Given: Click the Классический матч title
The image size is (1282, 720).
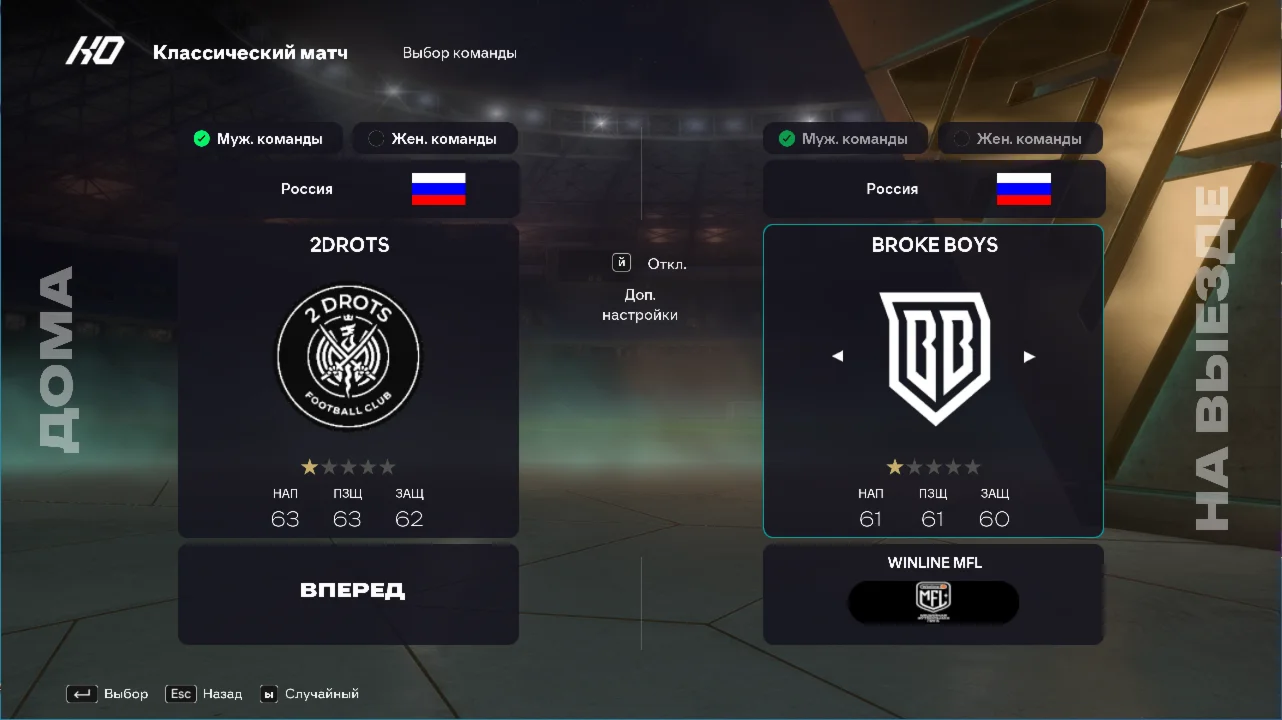Looking at the screenshot, I should (x=252, y=52).
